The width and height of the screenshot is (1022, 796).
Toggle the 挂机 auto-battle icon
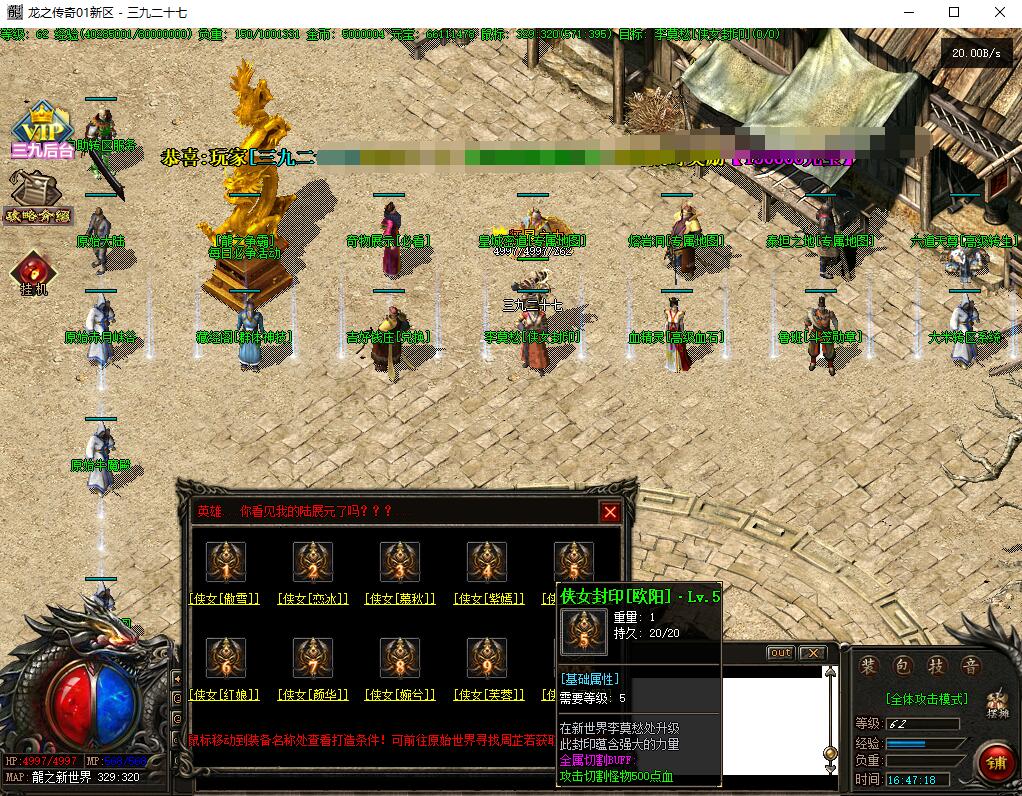pyautogui.click(x=34, y=272)
